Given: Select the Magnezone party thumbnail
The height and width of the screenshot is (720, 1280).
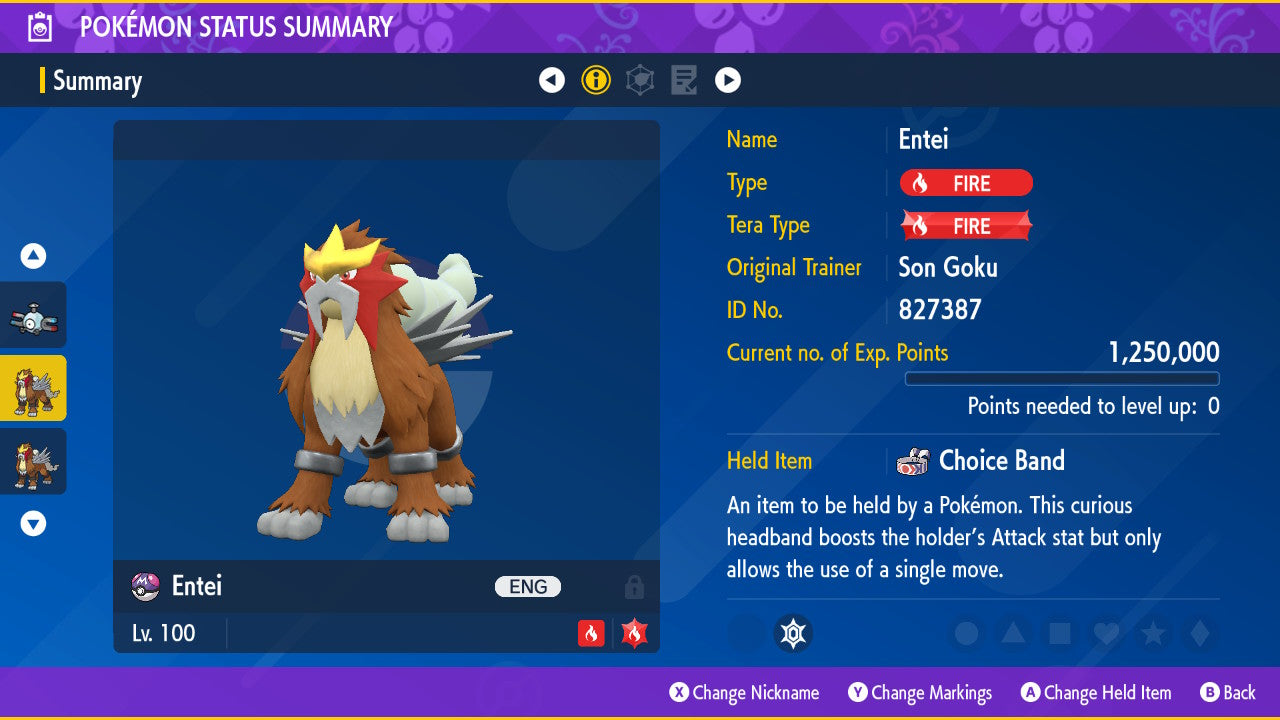Looking at the screenshot, I should 33,315.
